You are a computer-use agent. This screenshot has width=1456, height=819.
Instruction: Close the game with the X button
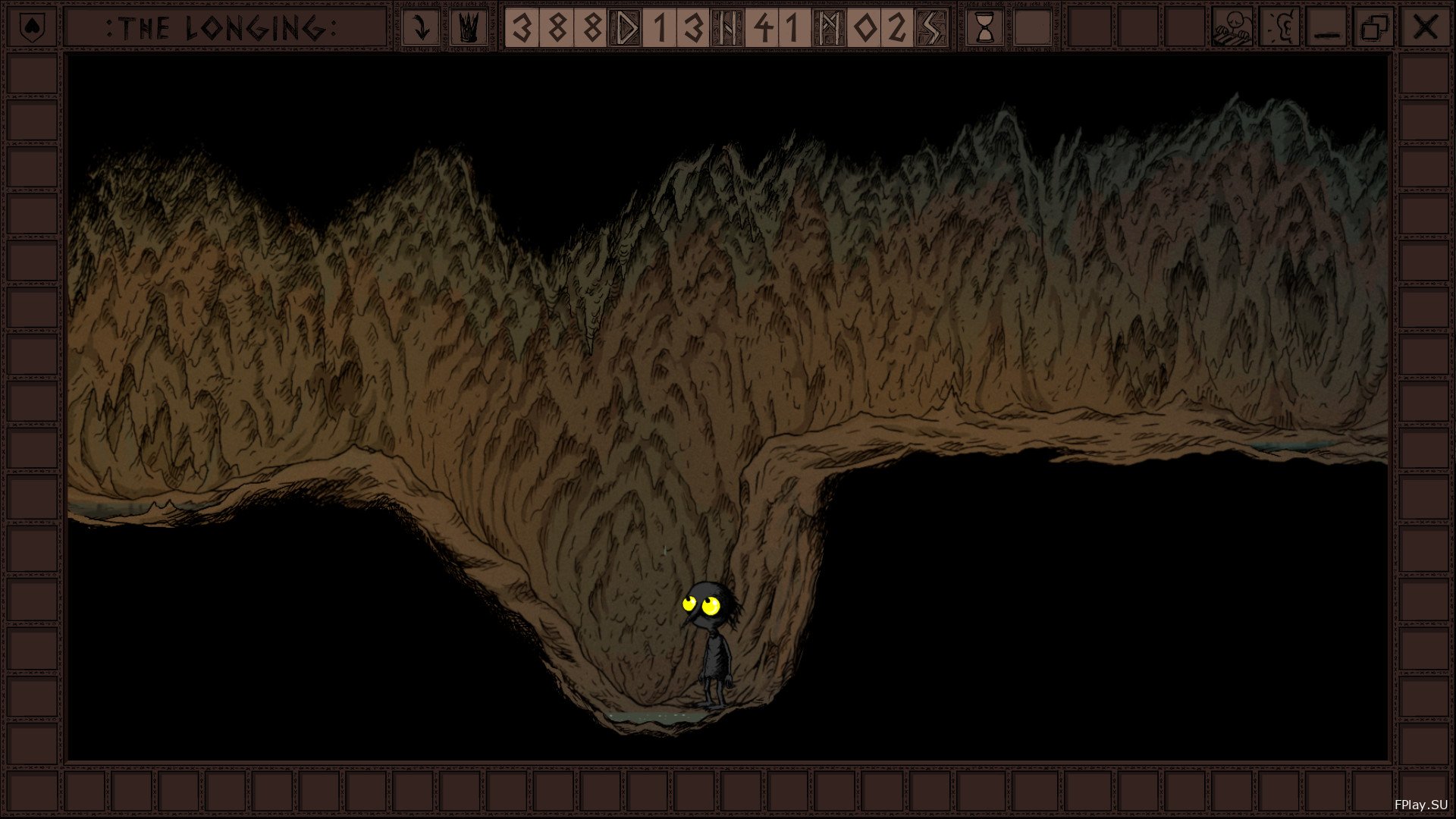[1426, 29]
